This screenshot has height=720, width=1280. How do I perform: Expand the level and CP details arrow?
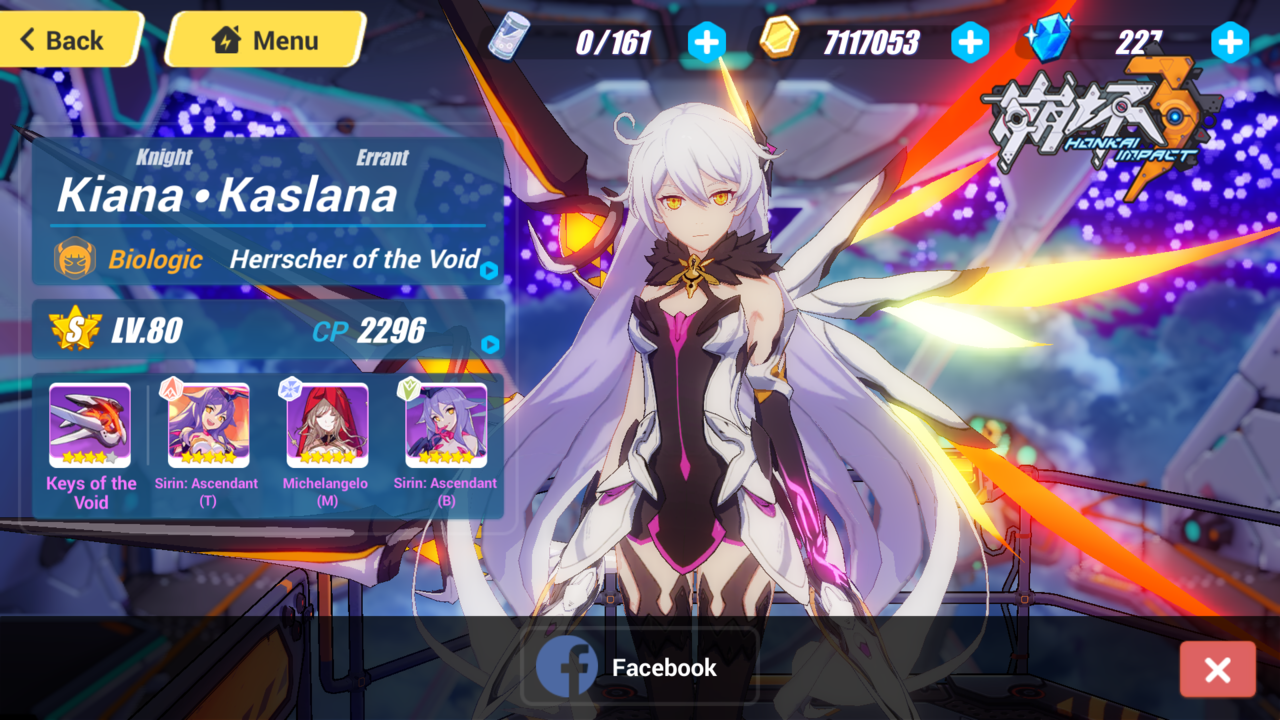(x=489, y=344)
